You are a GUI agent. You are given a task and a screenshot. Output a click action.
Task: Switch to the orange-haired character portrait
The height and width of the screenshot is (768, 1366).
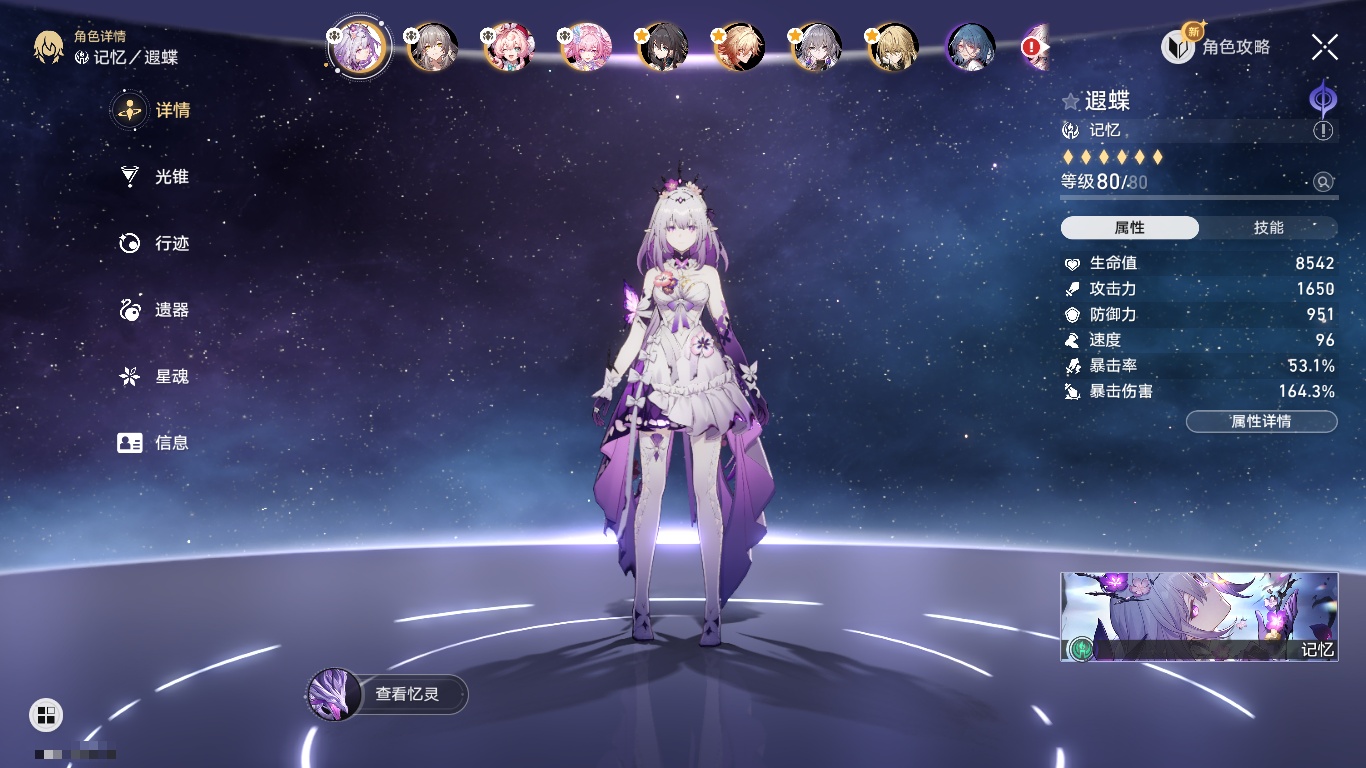[740, 47]
